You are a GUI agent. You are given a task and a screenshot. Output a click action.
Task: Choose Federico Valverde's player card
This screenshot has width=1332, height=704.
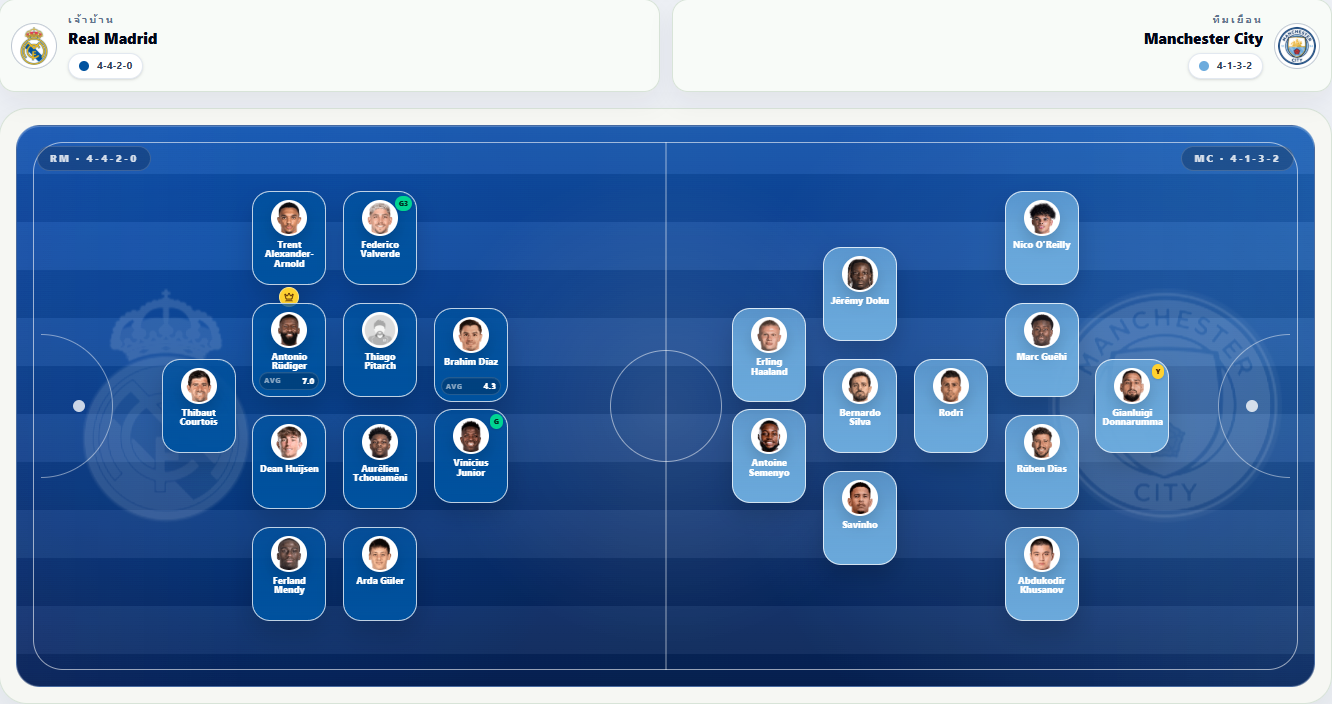pyautogui.click(x=380, y=238)
